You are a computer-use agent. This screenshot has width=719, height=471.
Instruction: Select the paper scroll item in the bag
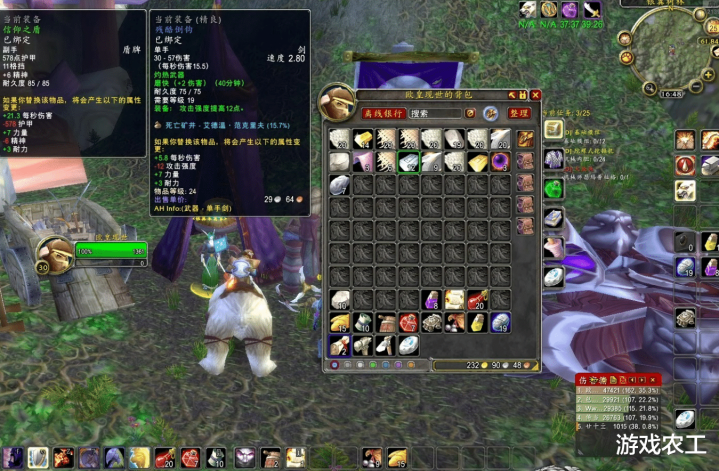click(454, 299)
